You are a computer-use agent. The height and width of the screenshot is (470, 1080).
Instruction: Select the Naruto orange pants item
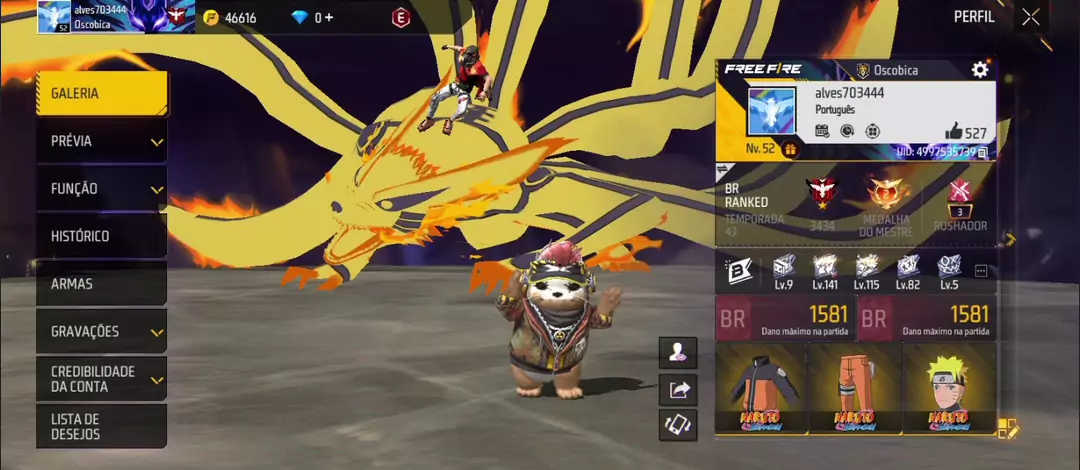pyautogui.click(x=854, y=388)
